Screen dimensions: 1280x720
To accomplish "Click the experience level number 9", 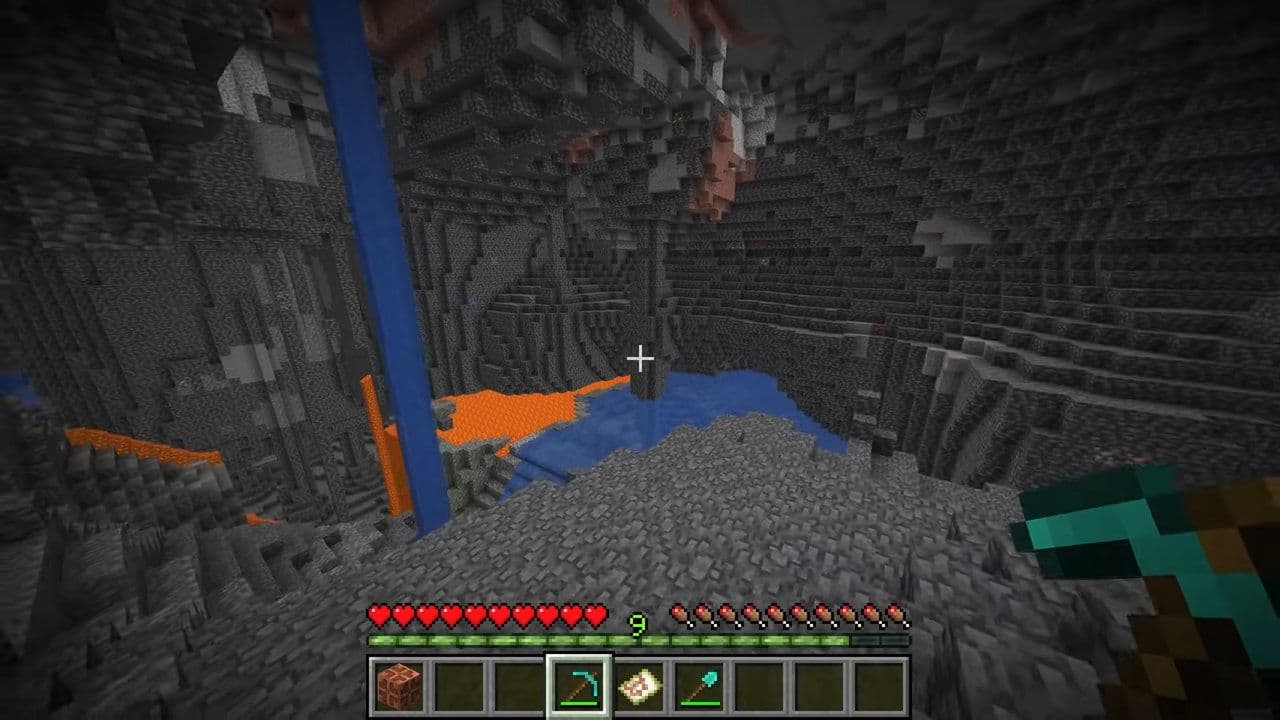I will (x=637, y=621).
